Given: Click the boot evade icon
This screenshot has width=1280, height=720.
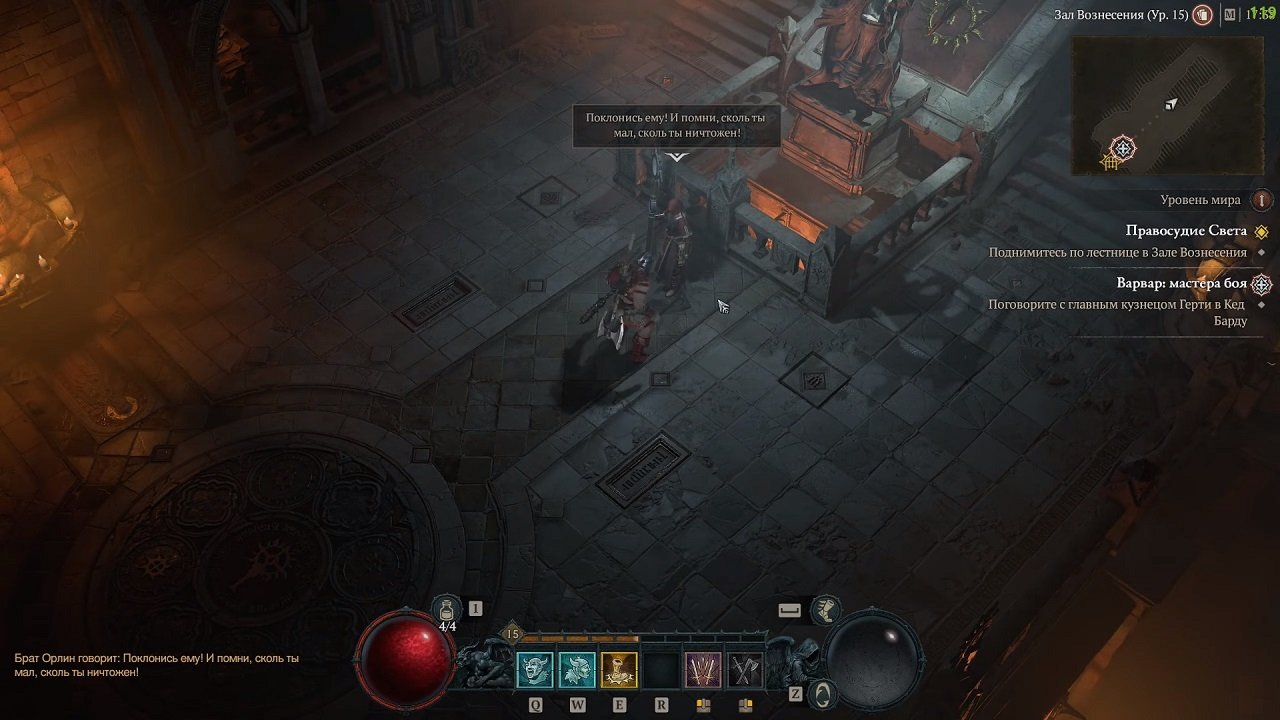Looking at the screenshot, I should click(825, 609).
